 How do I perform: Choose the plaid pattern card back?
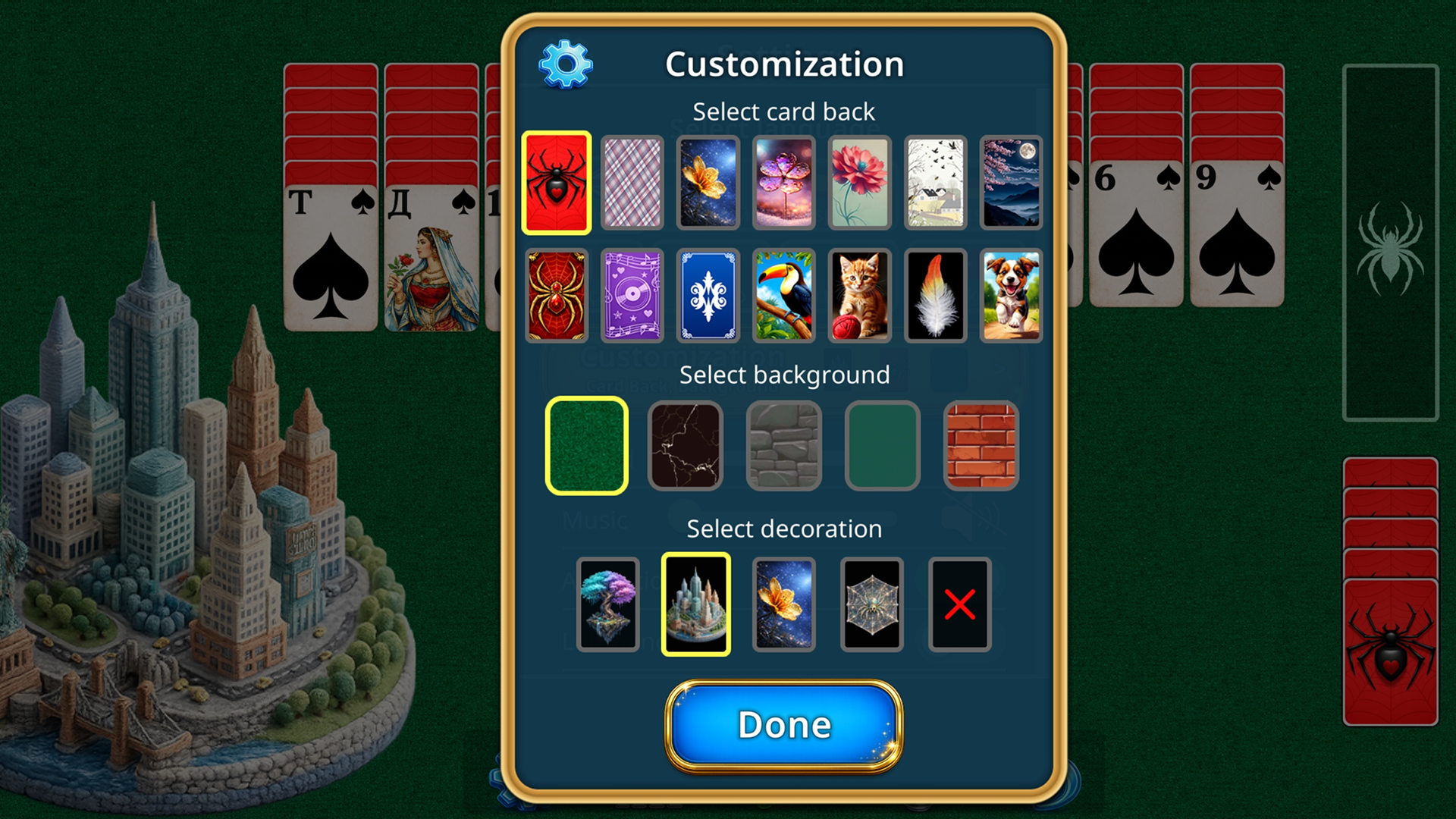click(x=632, y=184)
